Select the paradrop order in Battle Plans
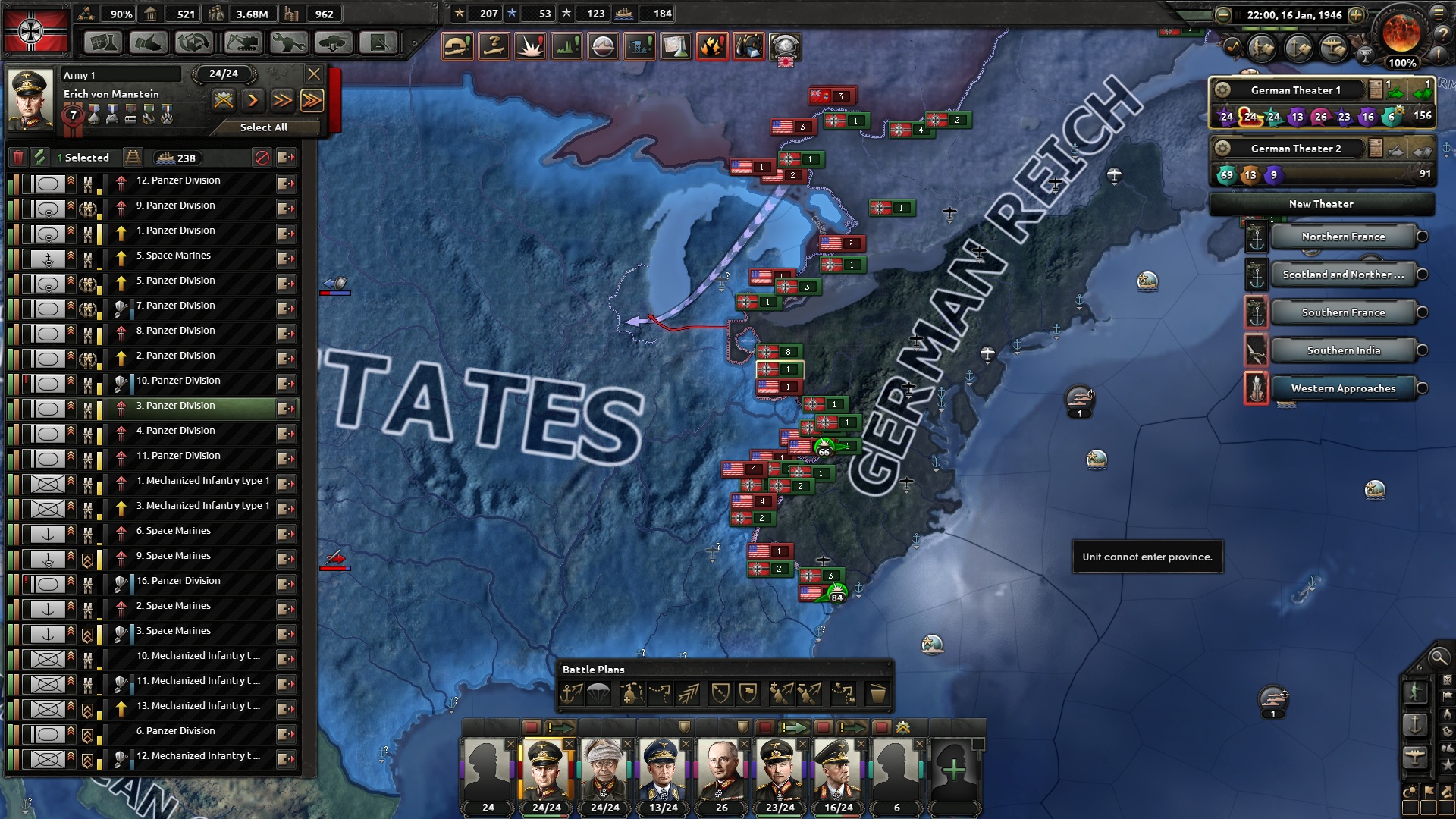 click(598, 692)
